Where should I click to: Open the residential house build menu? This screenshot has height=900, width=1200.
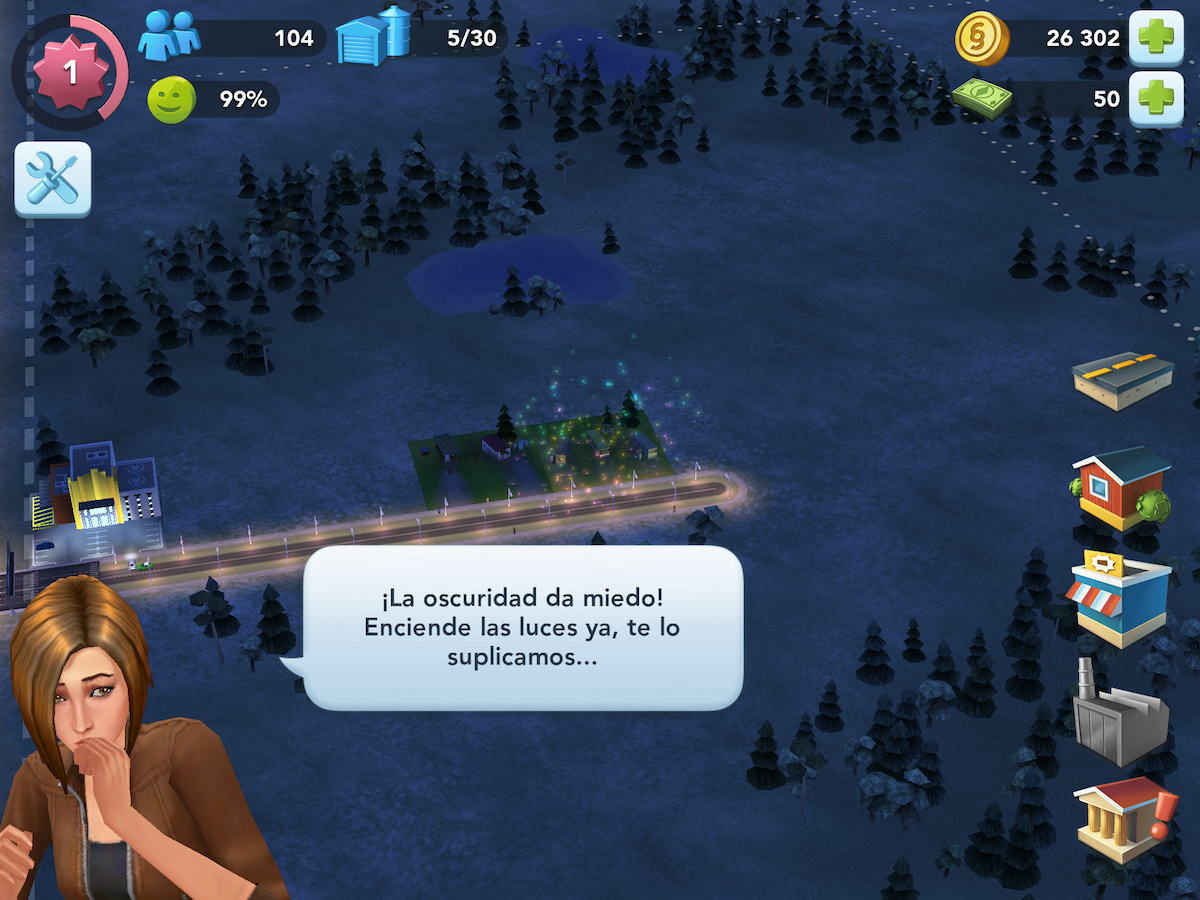[1122, 489]
